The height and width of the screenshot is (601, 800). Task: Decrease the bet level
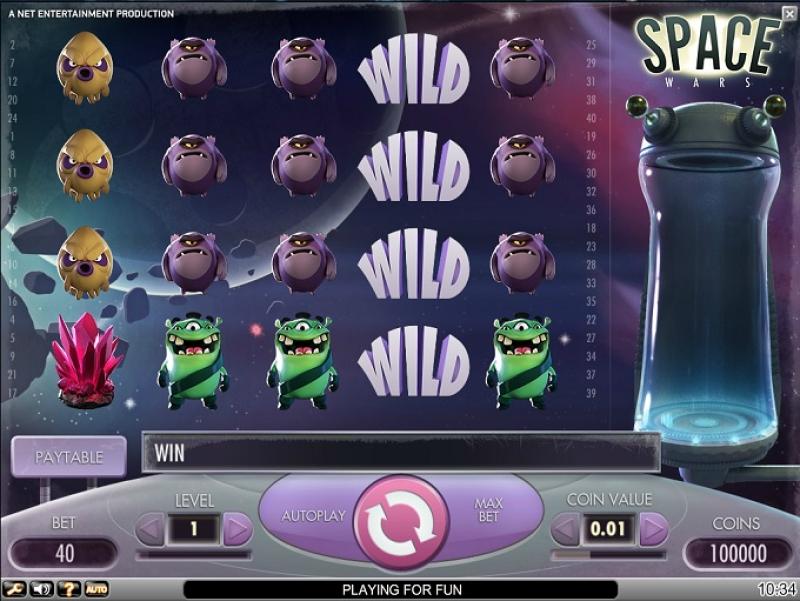(150, 528)
